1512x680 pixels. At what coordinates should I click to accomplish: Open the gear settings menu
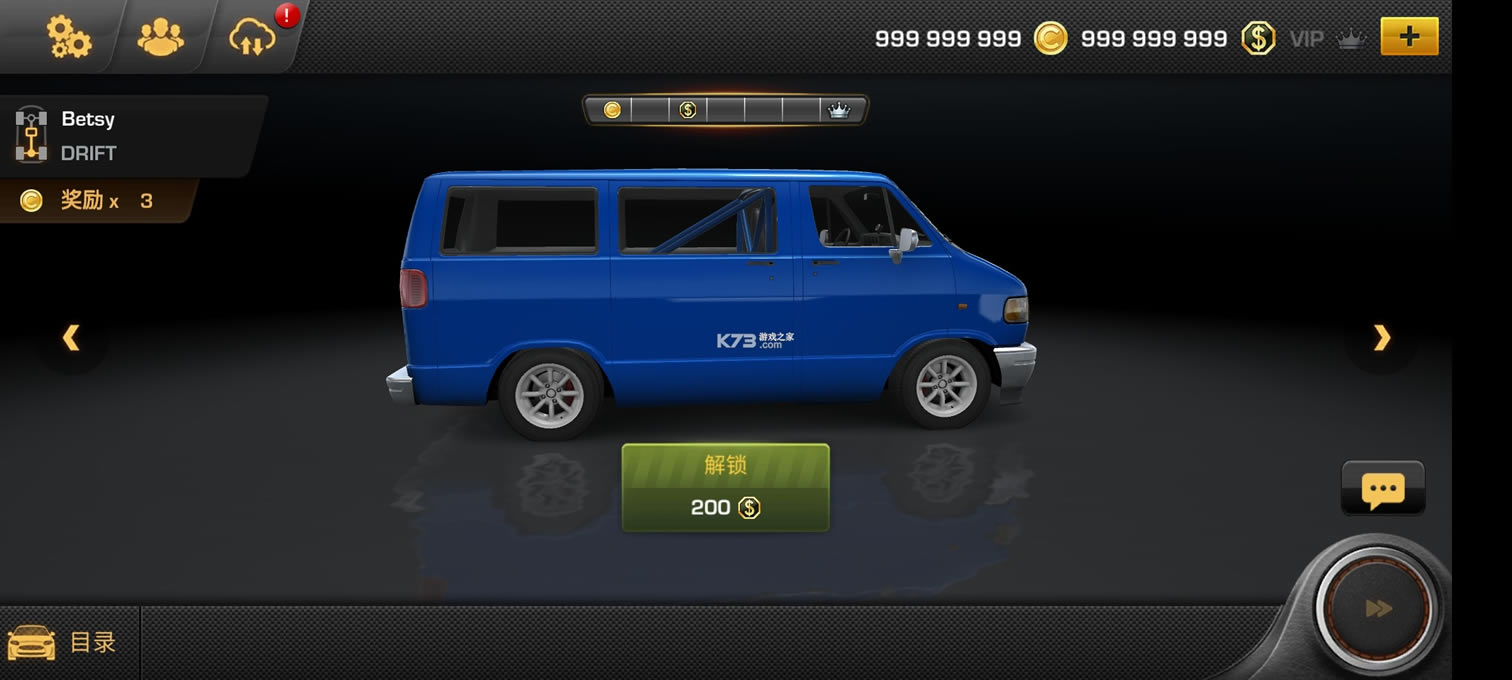coord(68,37)
